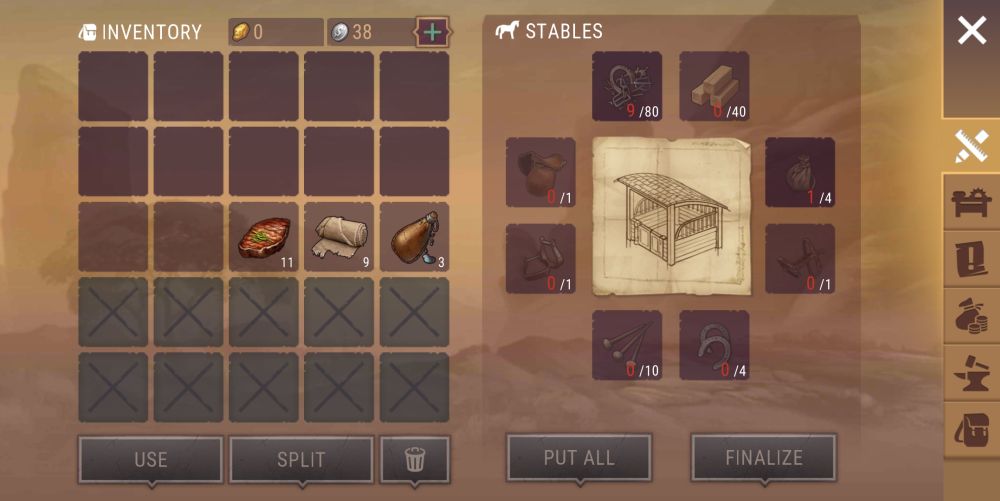Finalize the stables construction
Screen dimensions: 1000x501
[x=763, y=458]
